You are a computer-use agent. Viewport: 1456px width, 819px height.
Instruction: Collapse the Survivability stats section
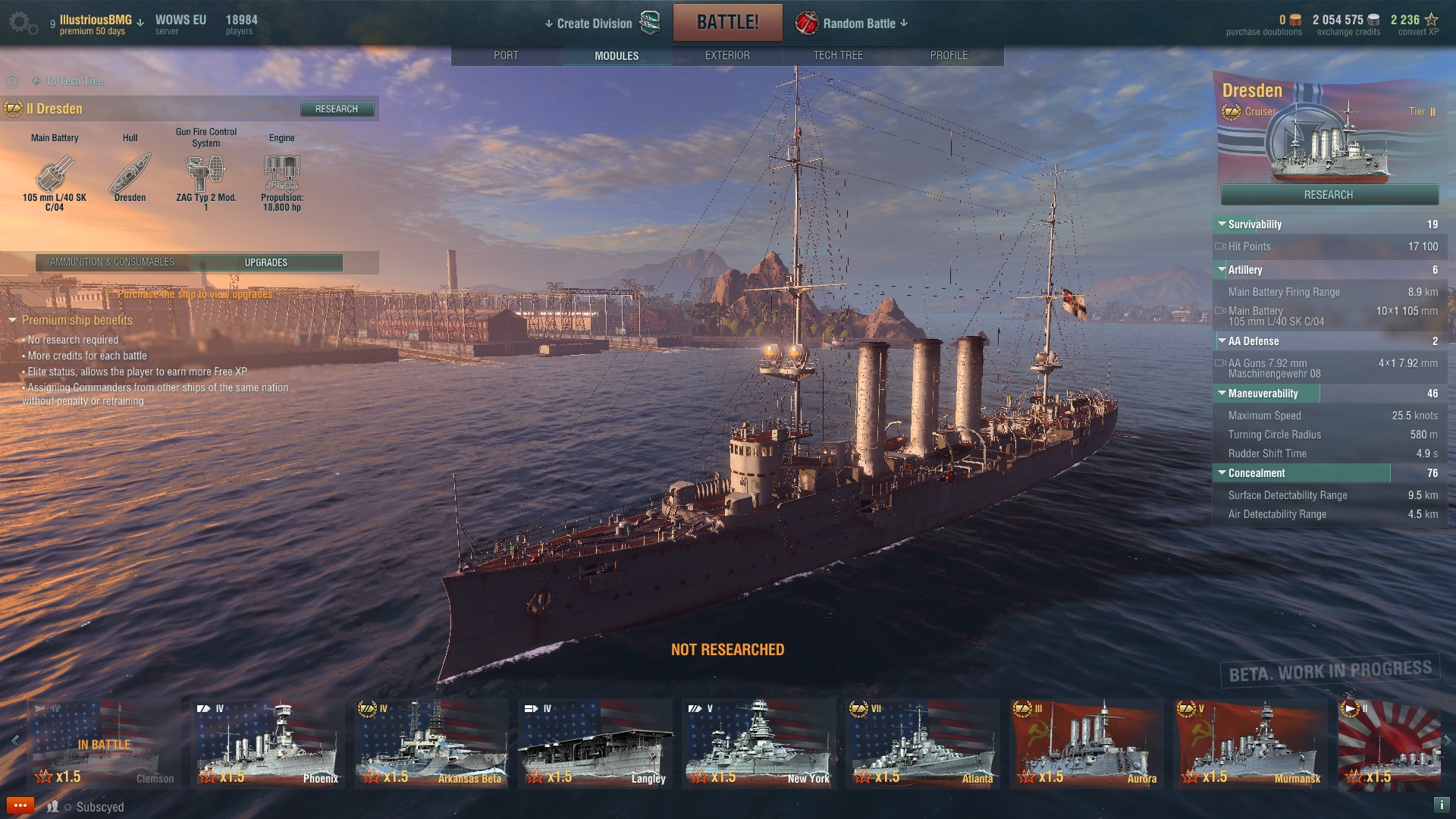[1222, 224]
